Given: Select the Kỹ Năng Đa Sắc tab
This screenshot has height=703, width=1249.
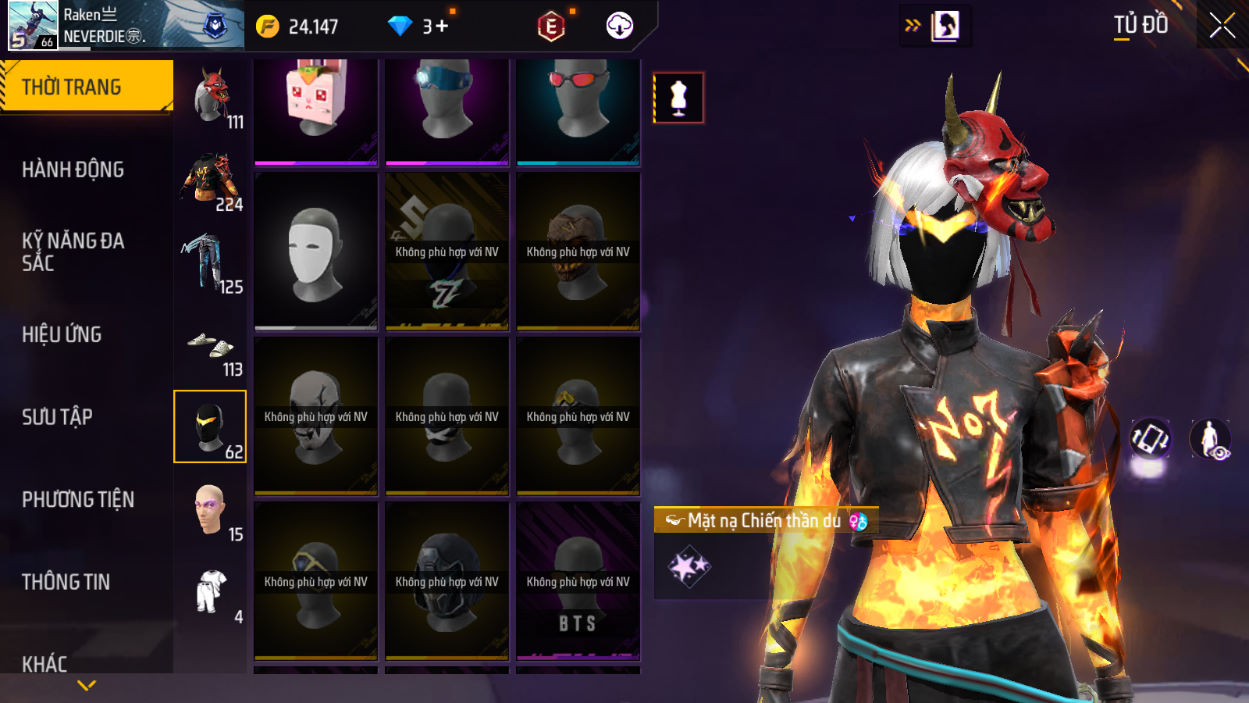Looking at the screenshot, I should (73, 252).
